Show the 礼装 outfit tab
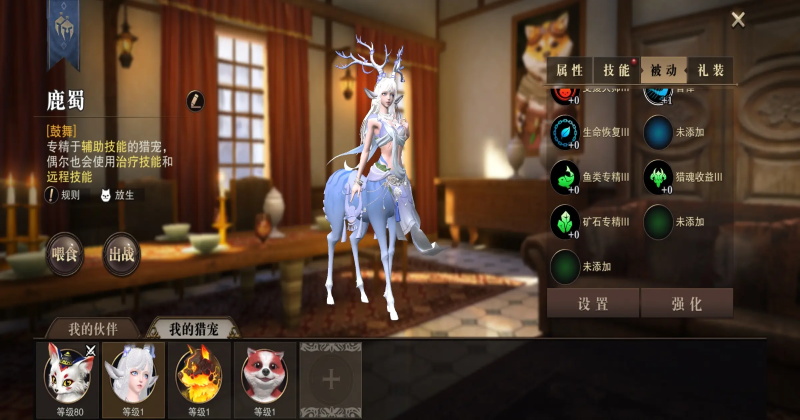Viewport: 800px width, 420px height. (x=711, y=70)
